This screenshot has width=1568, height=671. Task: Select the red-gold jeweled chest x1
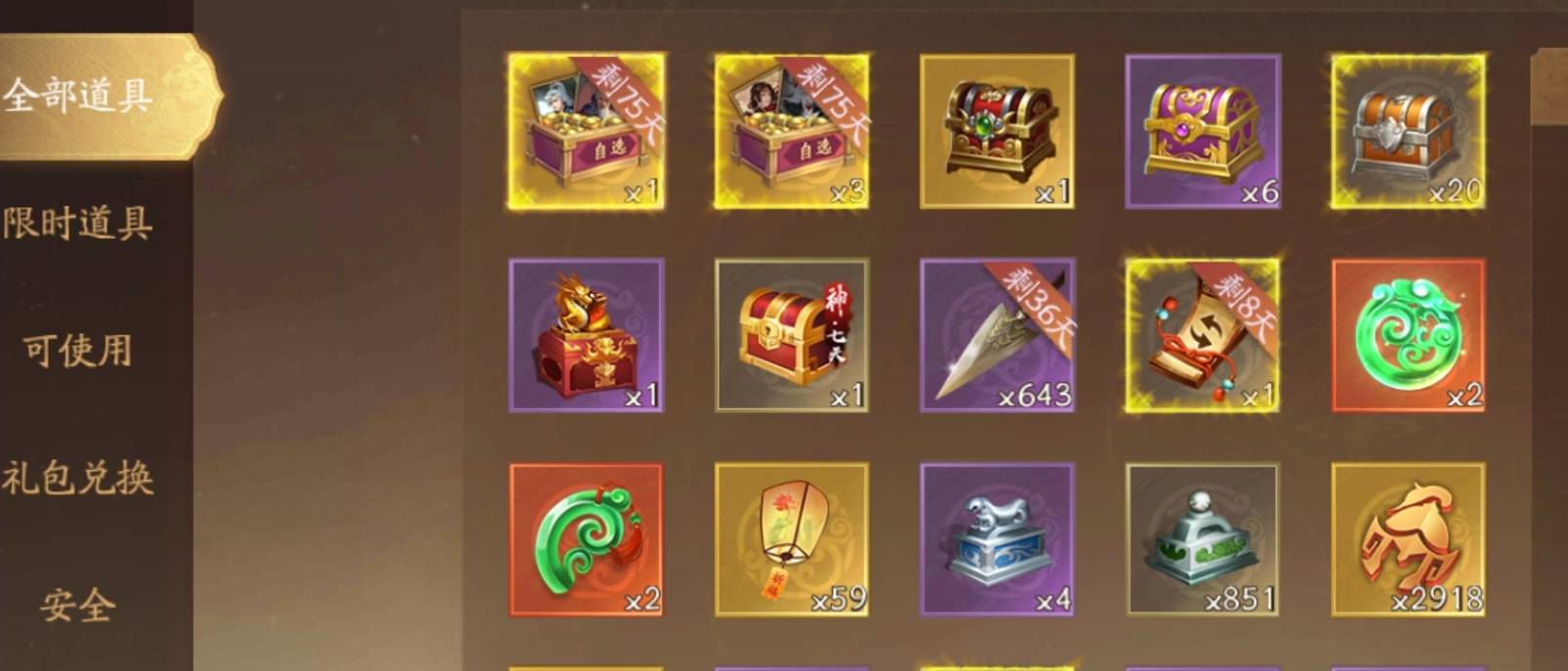pyautogui.click(x=997, y=131)
